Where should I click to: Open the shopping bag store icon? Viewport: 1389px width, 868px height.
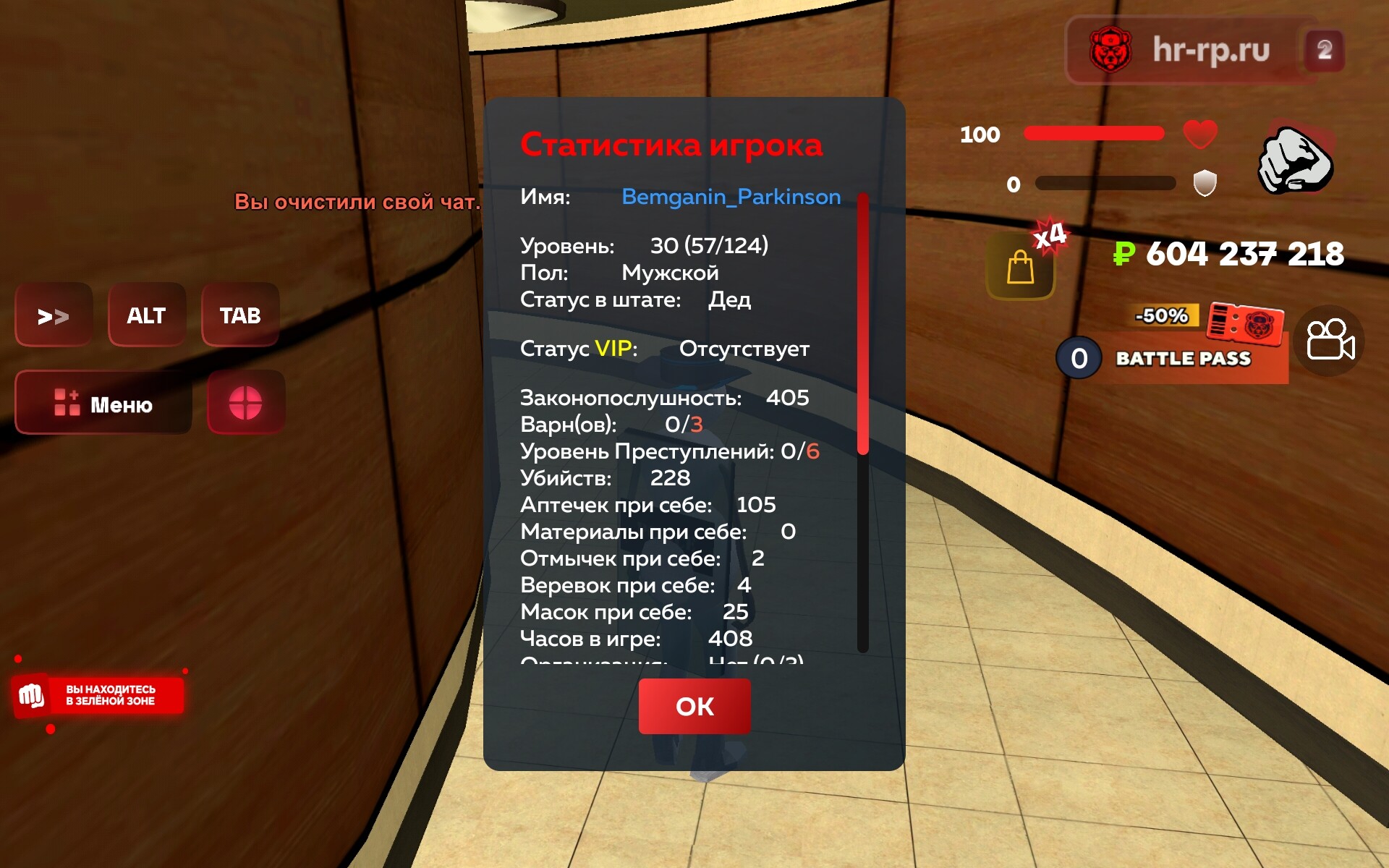coord(1020,268)
